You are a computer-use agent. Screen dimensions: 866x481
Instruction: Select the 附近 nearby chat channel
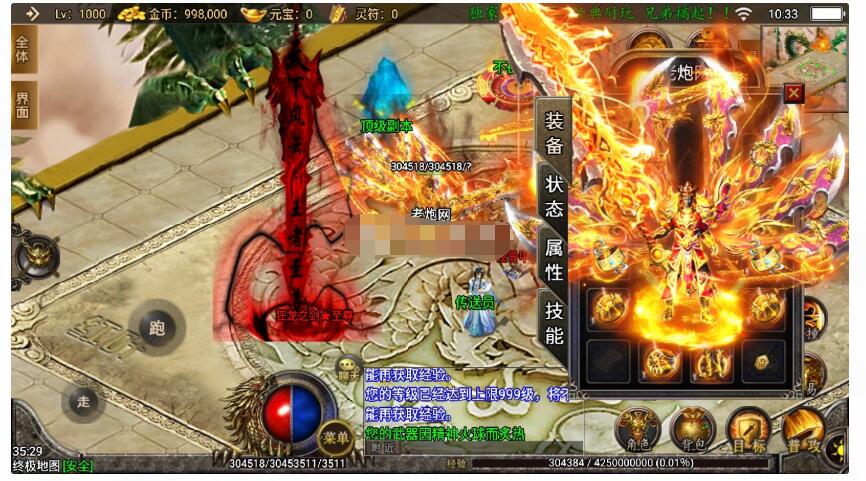point(382,448)
